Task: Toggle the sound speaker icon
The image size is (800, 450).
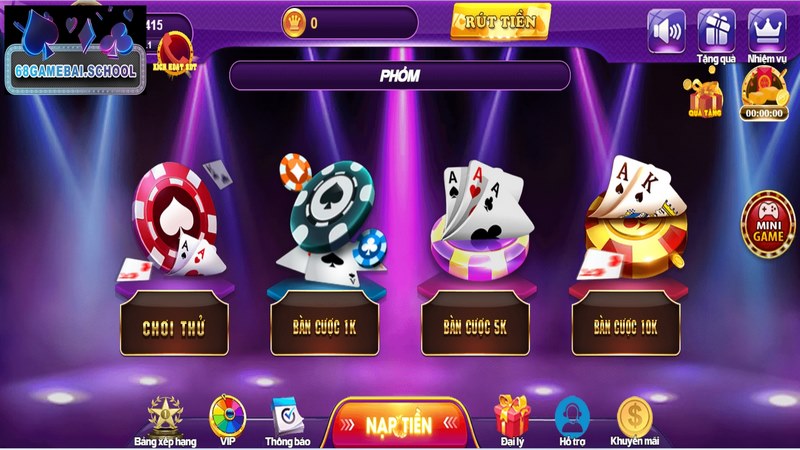Action: pos(666,30)
